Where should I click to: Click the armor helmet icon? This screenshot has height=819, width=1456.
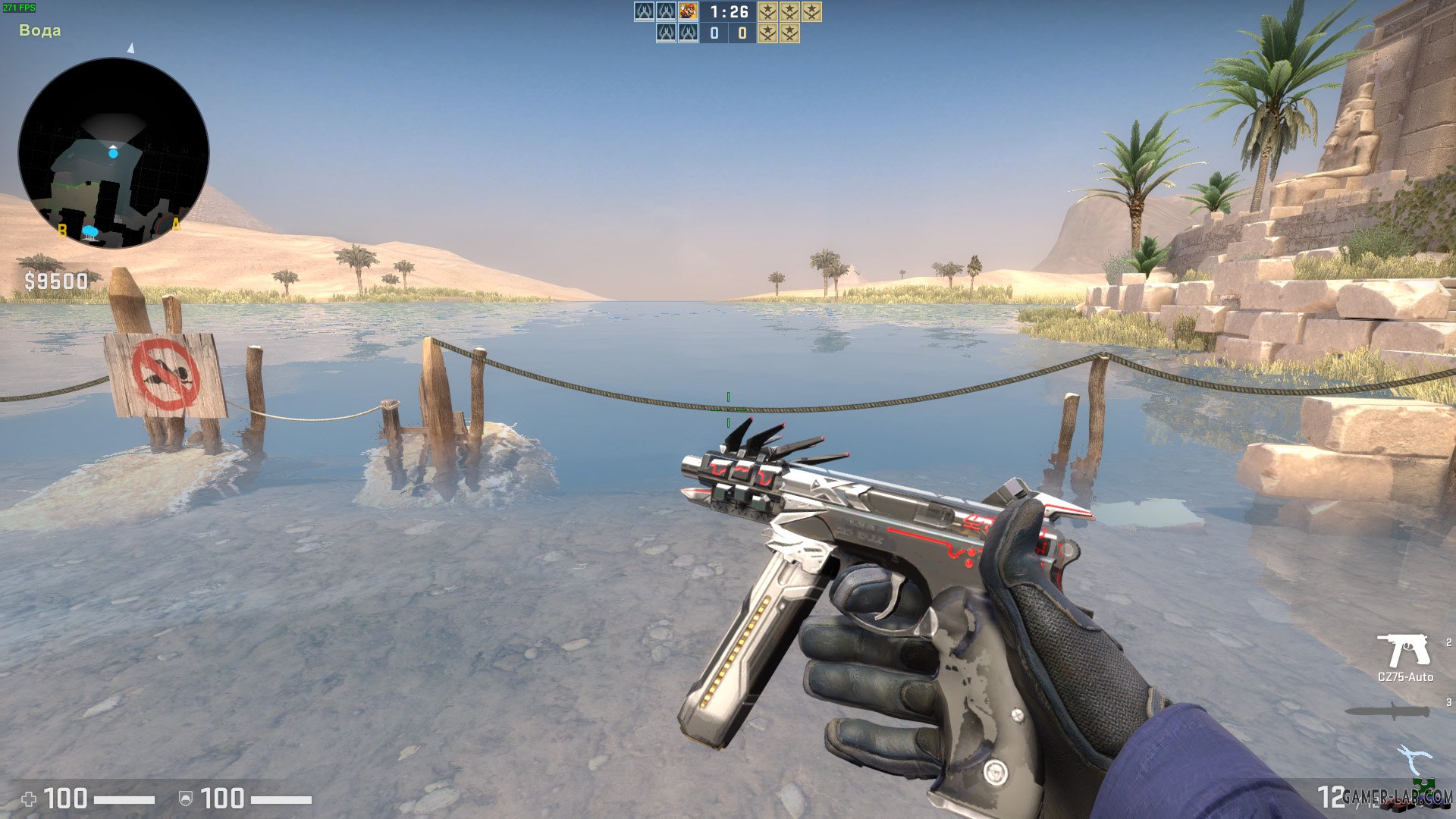coord(184,798)
